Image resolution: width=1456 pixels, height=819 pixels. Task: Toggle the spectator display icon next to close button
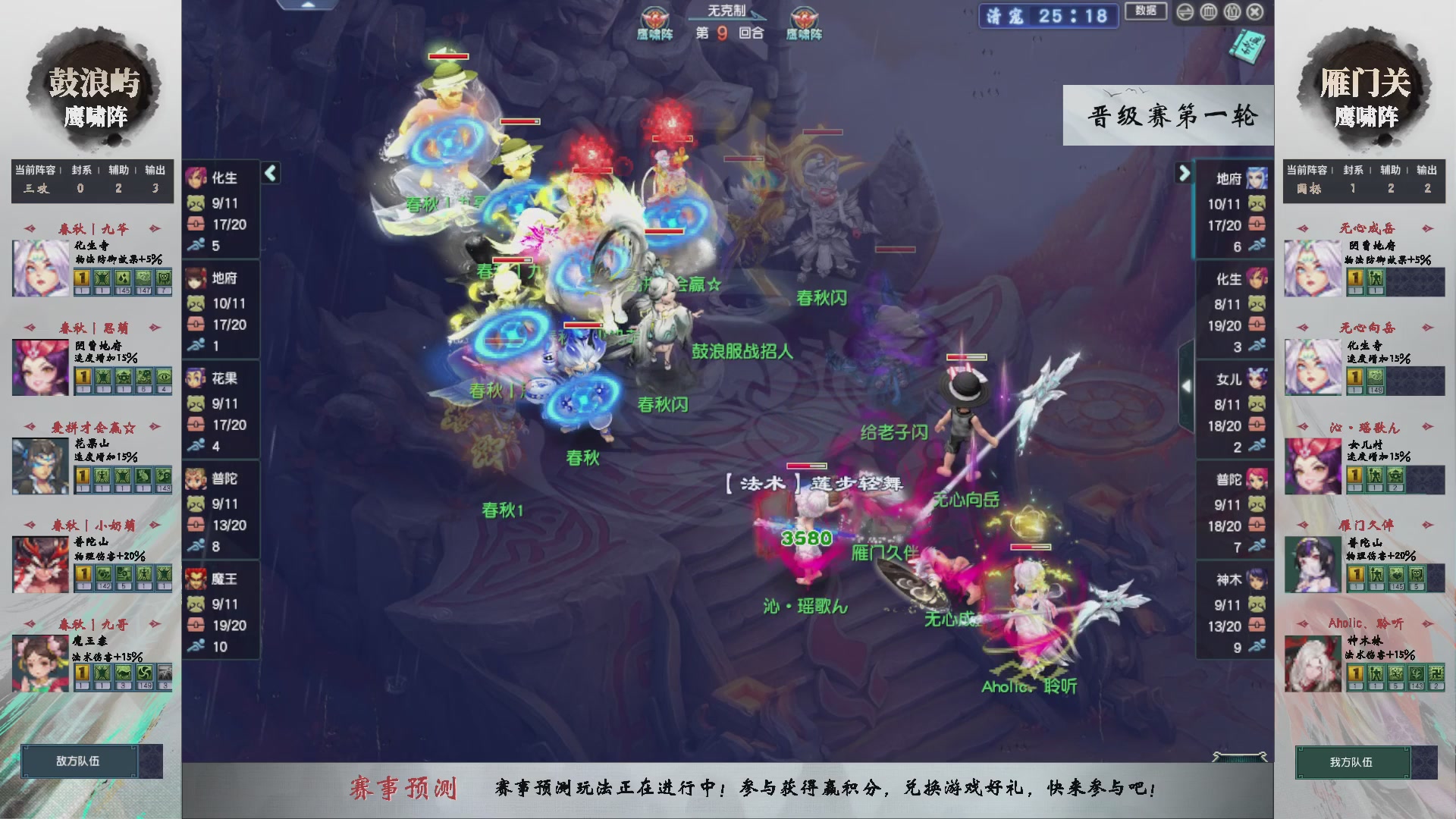pos(1232,11)
